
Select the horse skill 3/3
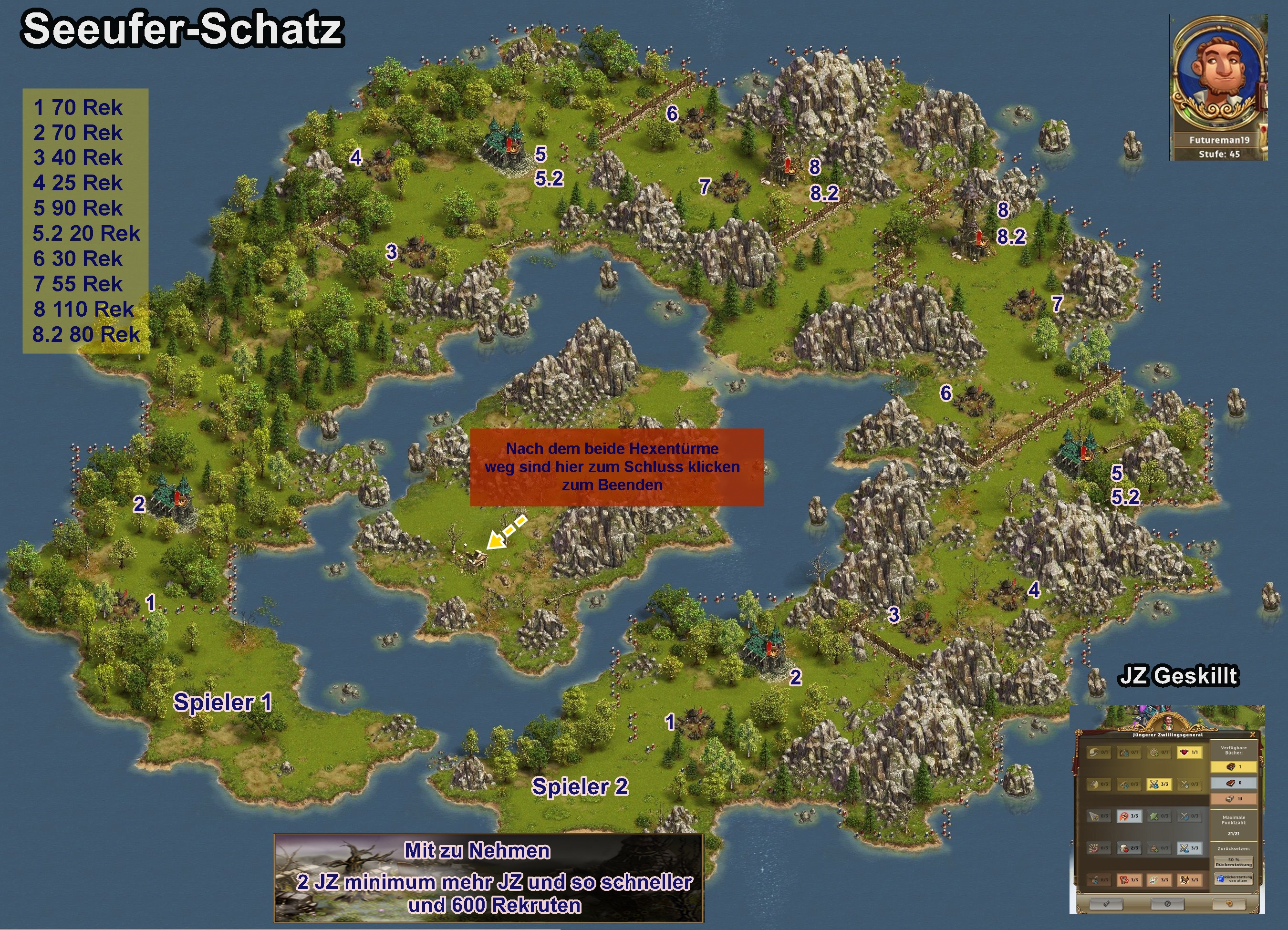click(1189, 880)
